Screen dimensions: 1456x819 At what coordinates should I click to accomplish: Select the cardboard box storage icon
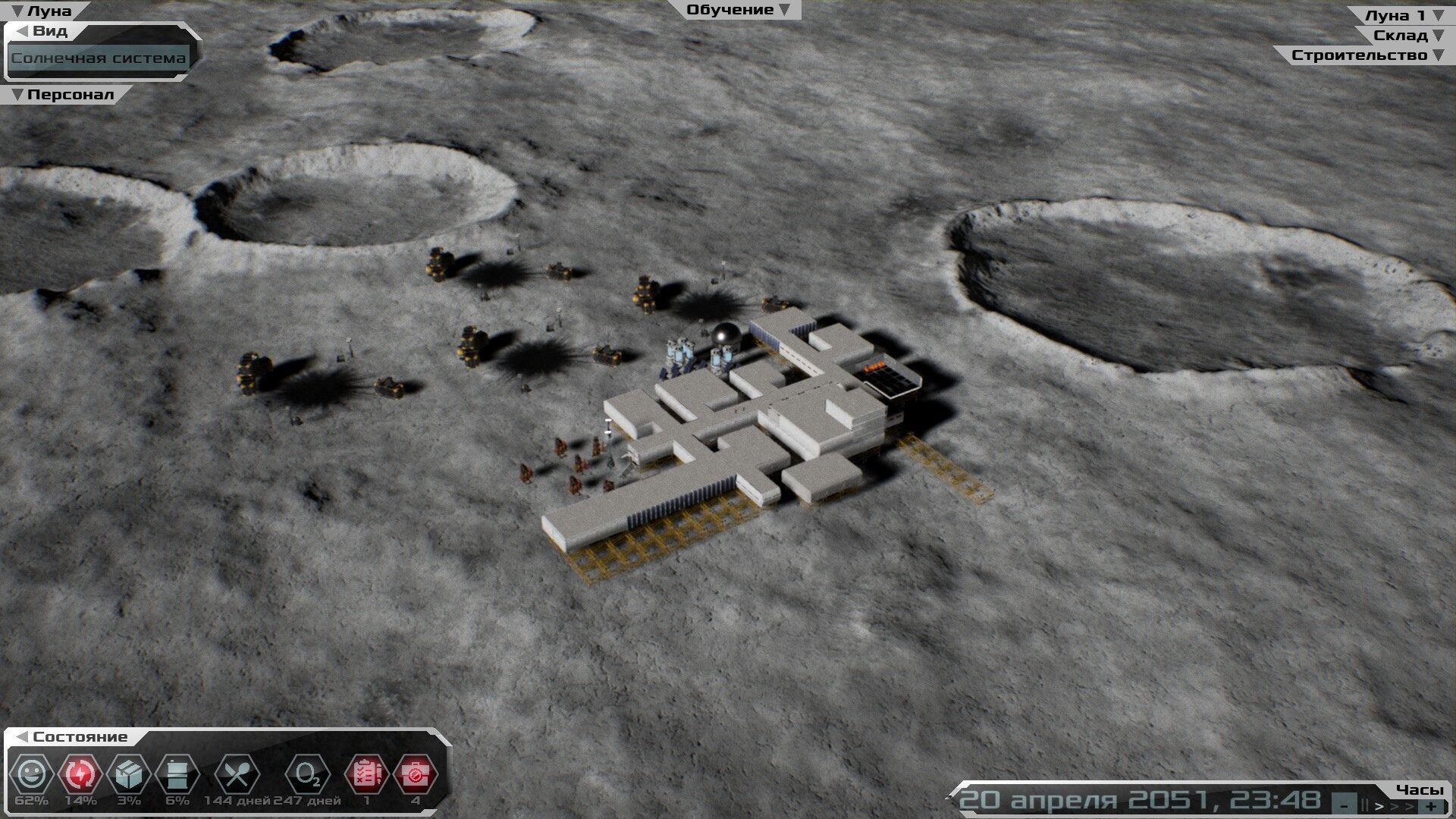(129, 774)
